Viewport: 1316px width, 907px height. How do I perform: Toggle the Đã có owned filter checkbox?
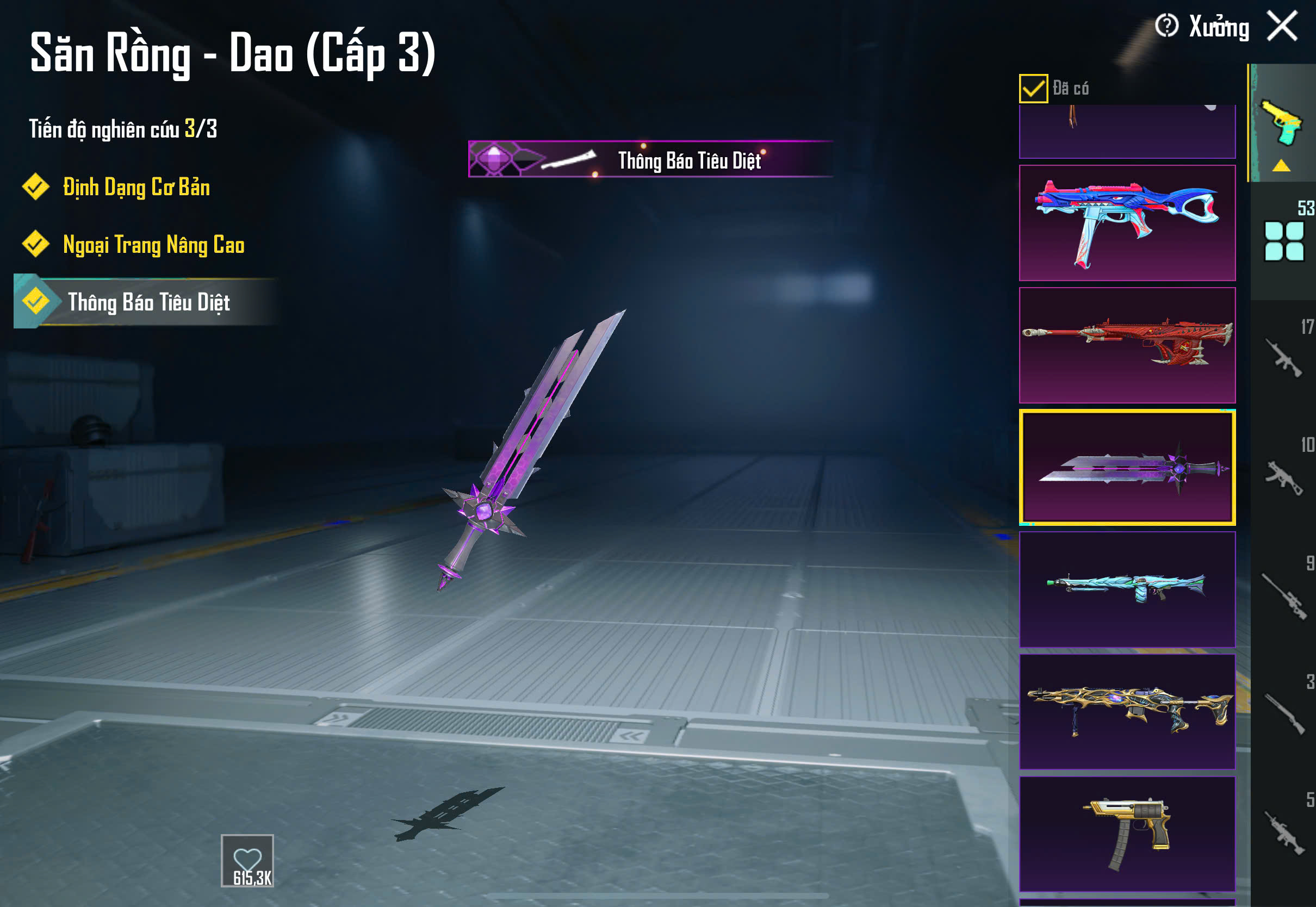tap(1033, 89)
